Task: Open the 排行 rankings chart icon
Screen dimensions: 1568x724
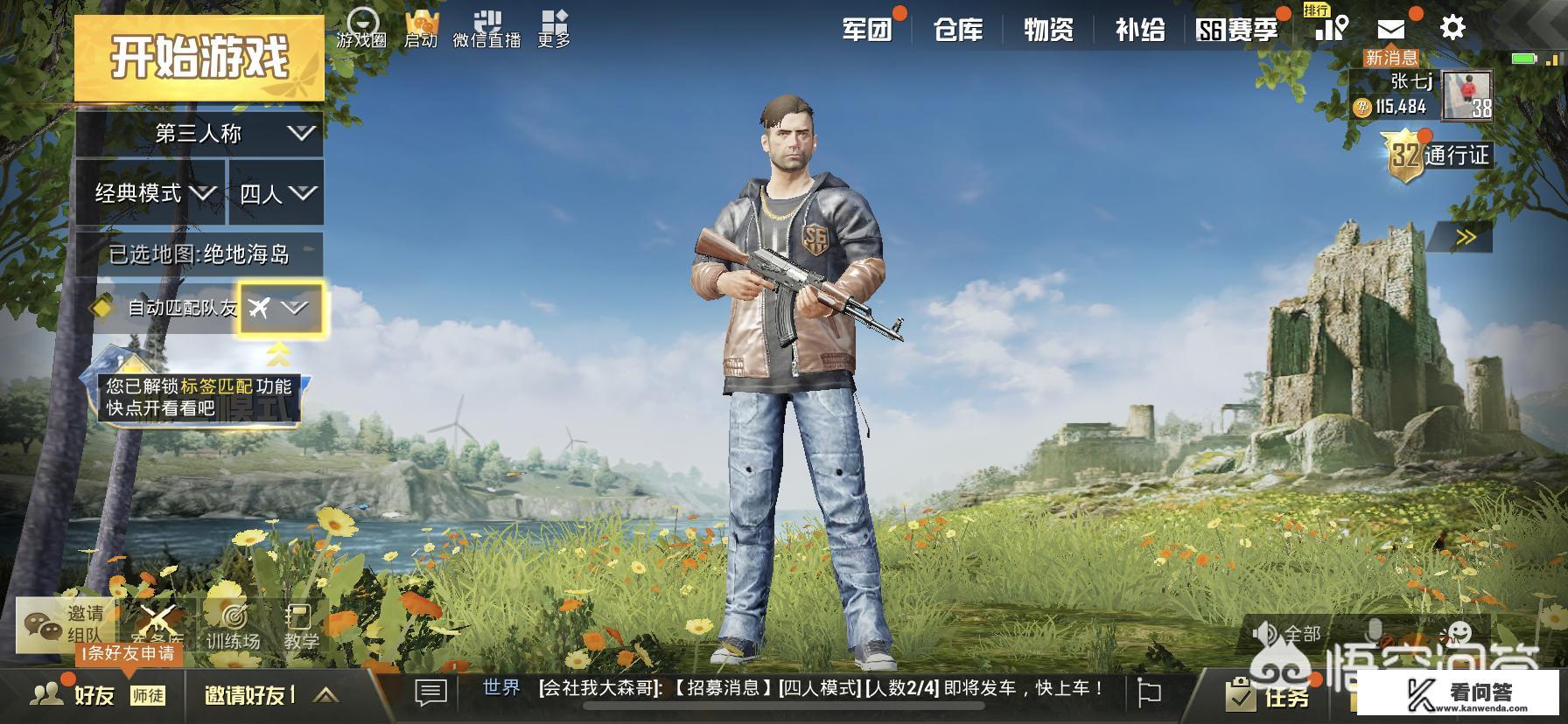Action: 1331,28
